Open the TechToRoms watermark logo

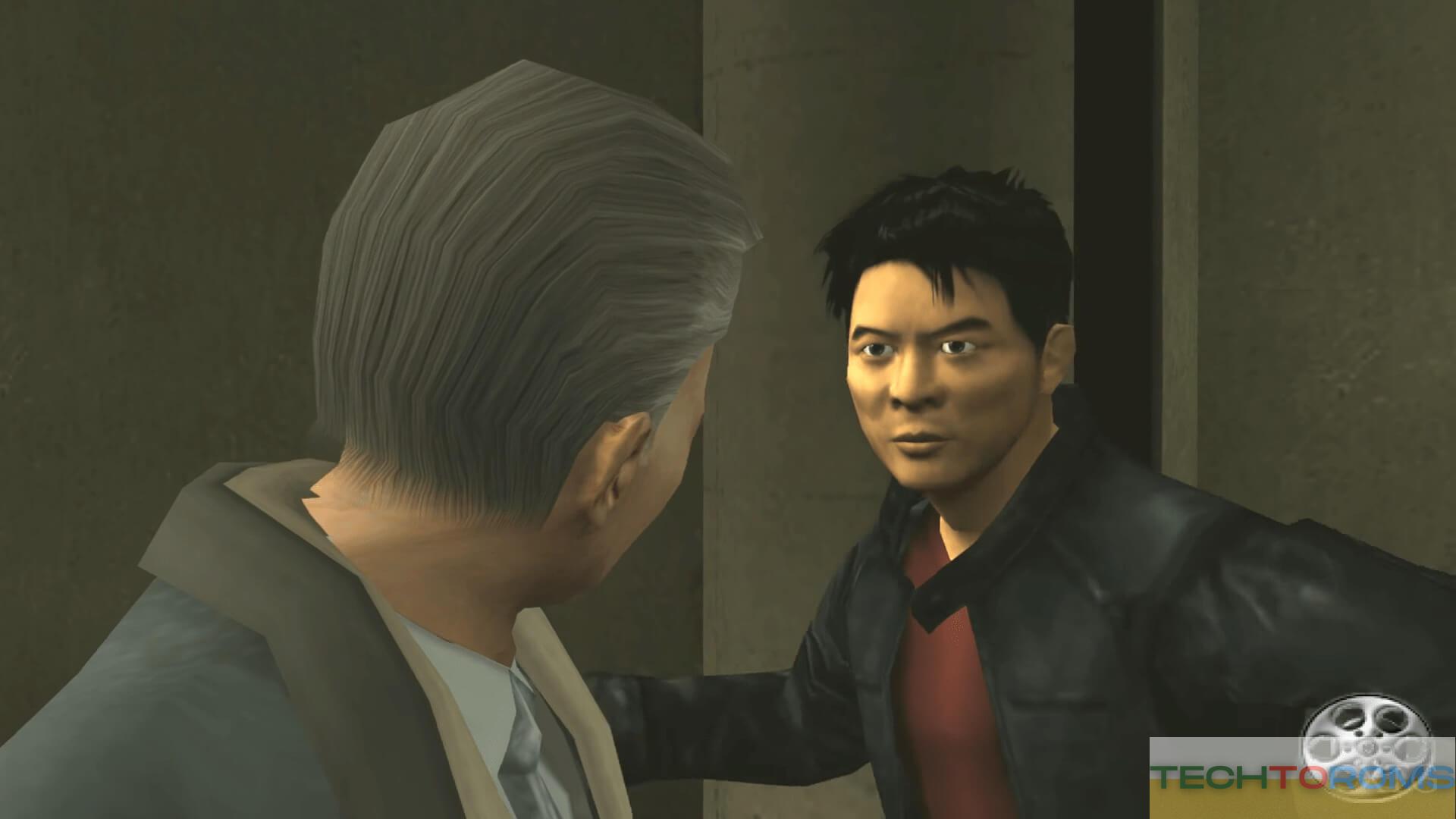coord(1302,777)
